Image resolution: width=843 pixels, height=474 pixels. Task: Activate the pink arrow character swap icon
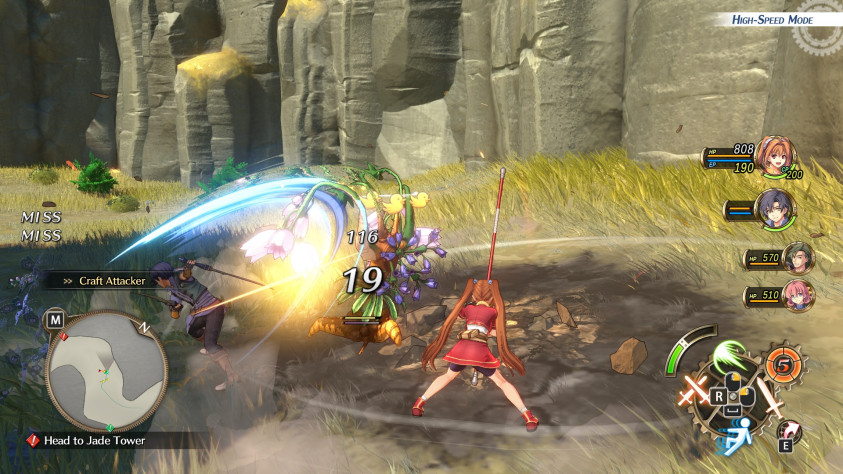click(790, 431)
